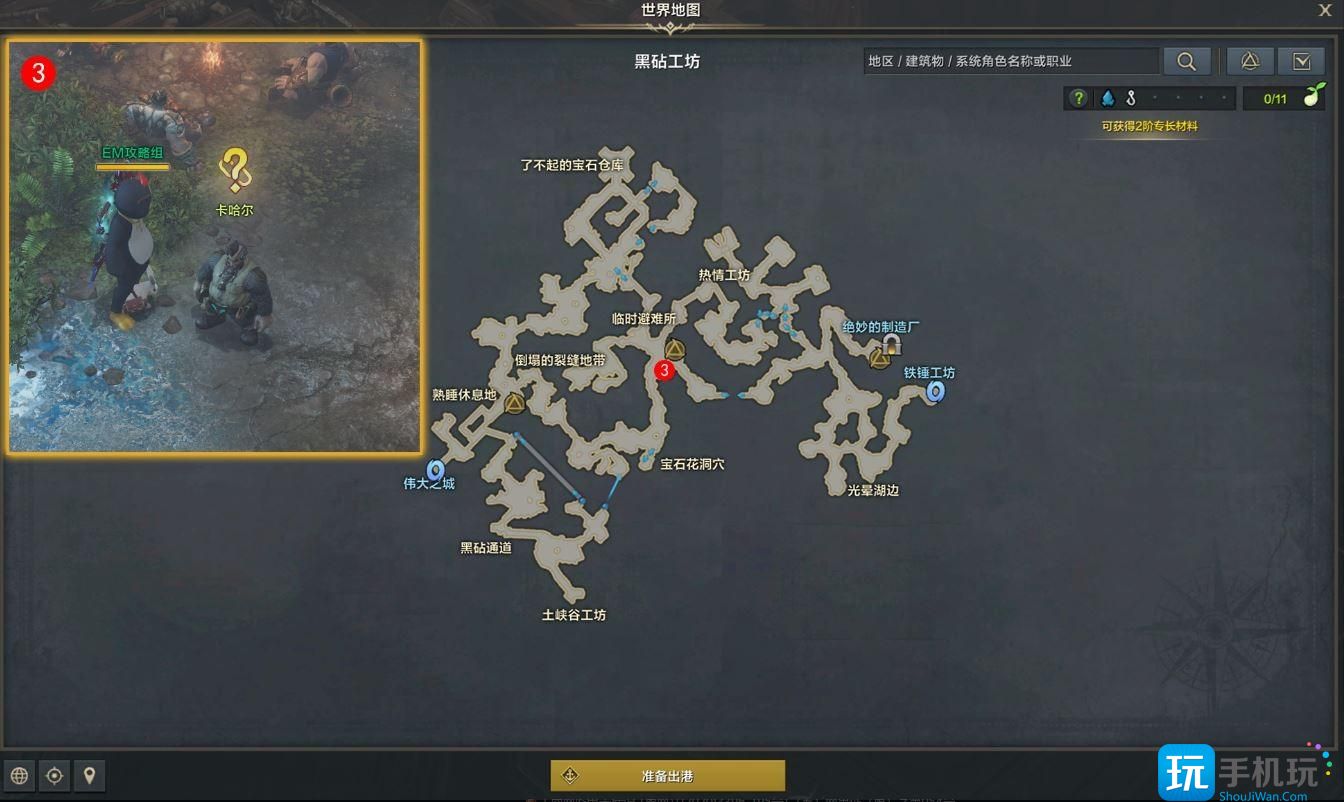The image size is (1344, 802).
Task: Click the Triport icon at 临时避难所
Action: click(676, 349)
